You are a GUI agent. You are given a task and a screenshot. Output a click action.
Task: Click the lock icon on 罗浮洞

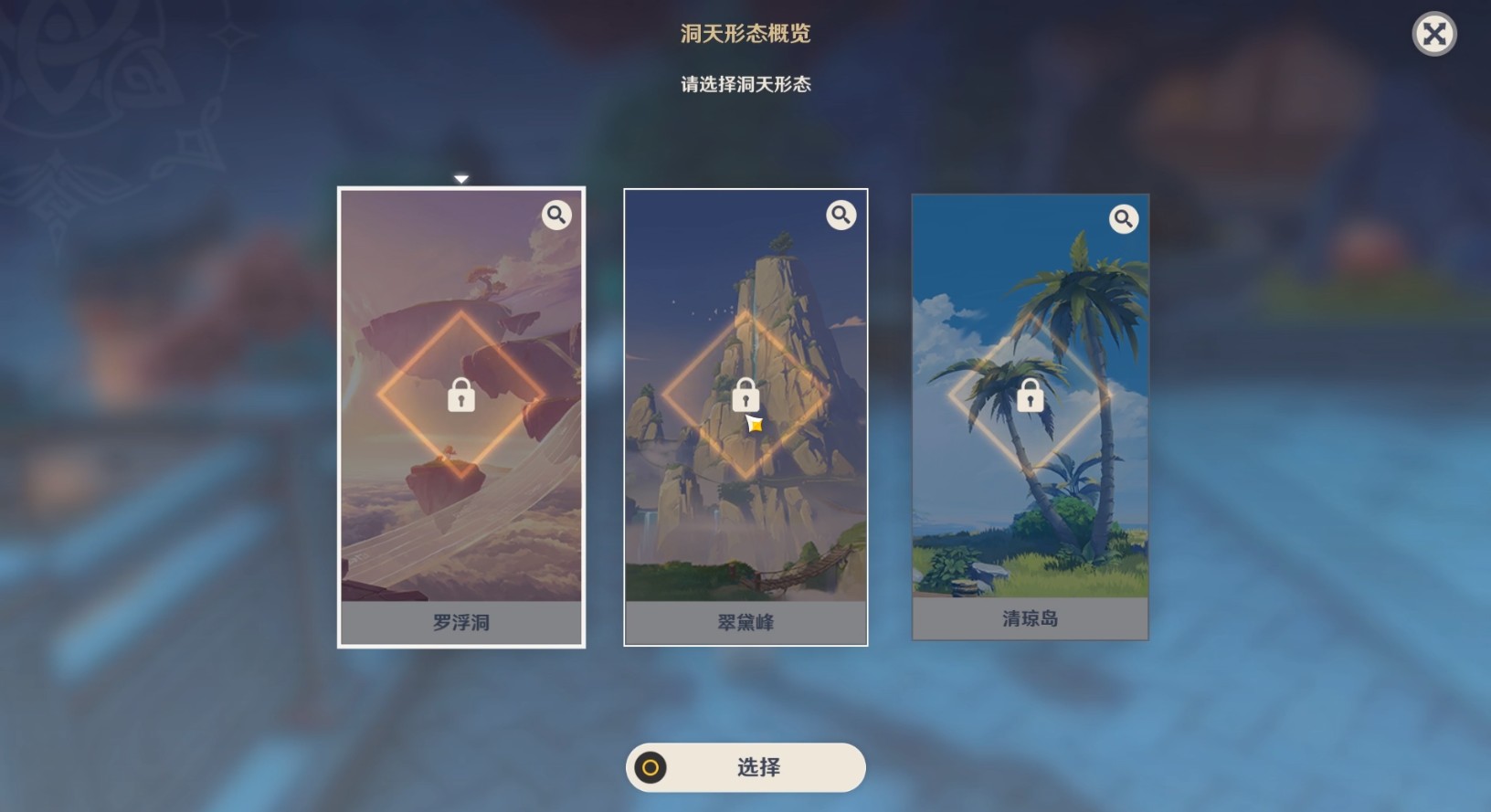[461, 396]
